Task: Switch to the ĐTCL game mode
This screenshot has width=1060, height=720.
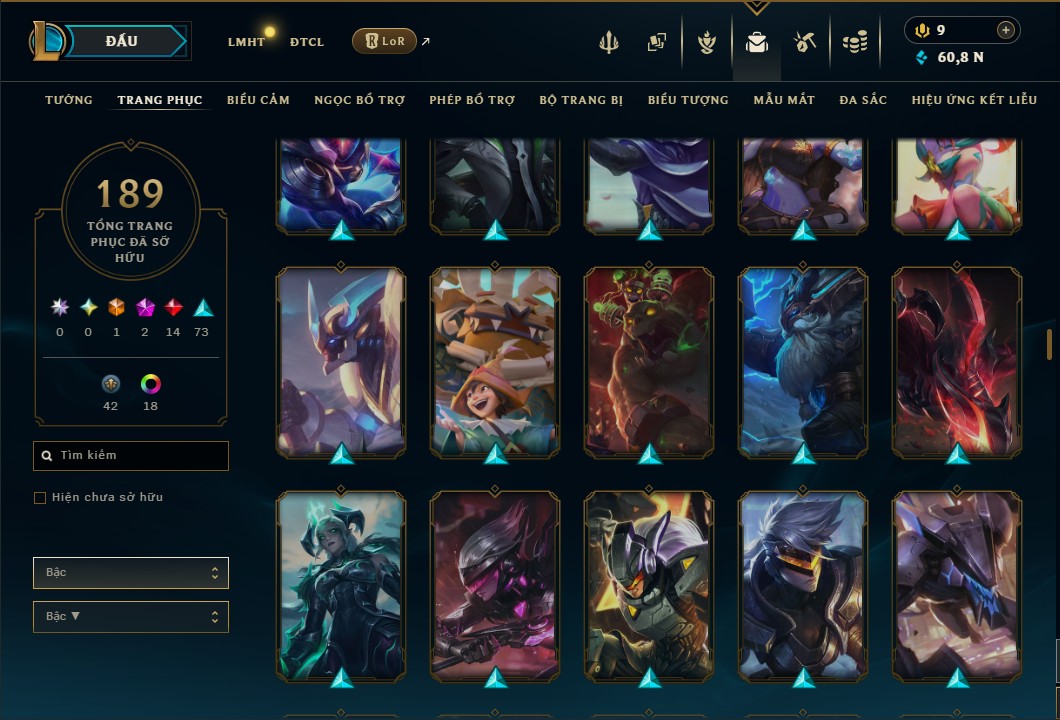Action: pyautogui.click(x=306, y=42)
